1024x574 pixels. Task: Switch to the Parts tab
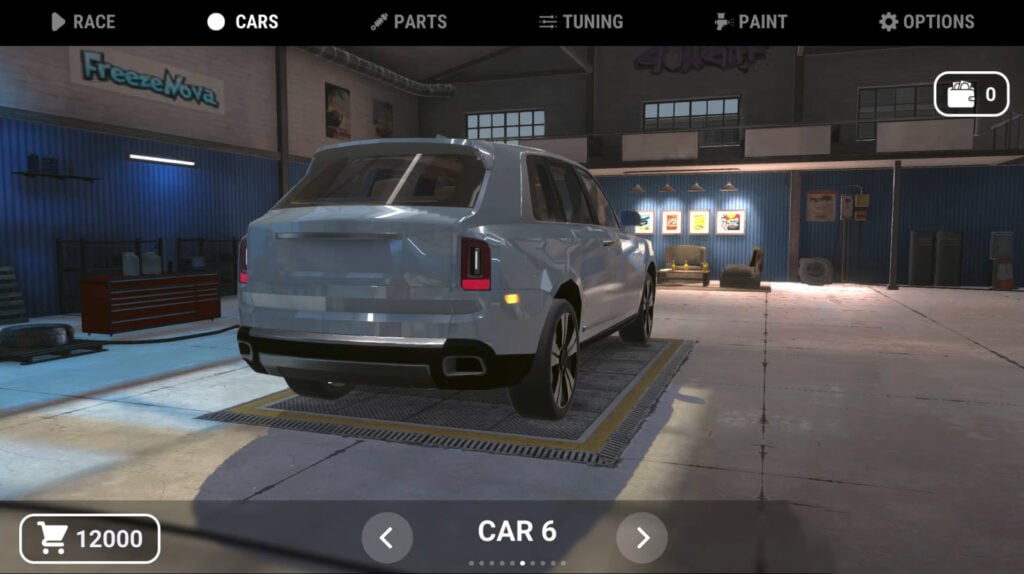click(x=408, y=22)
